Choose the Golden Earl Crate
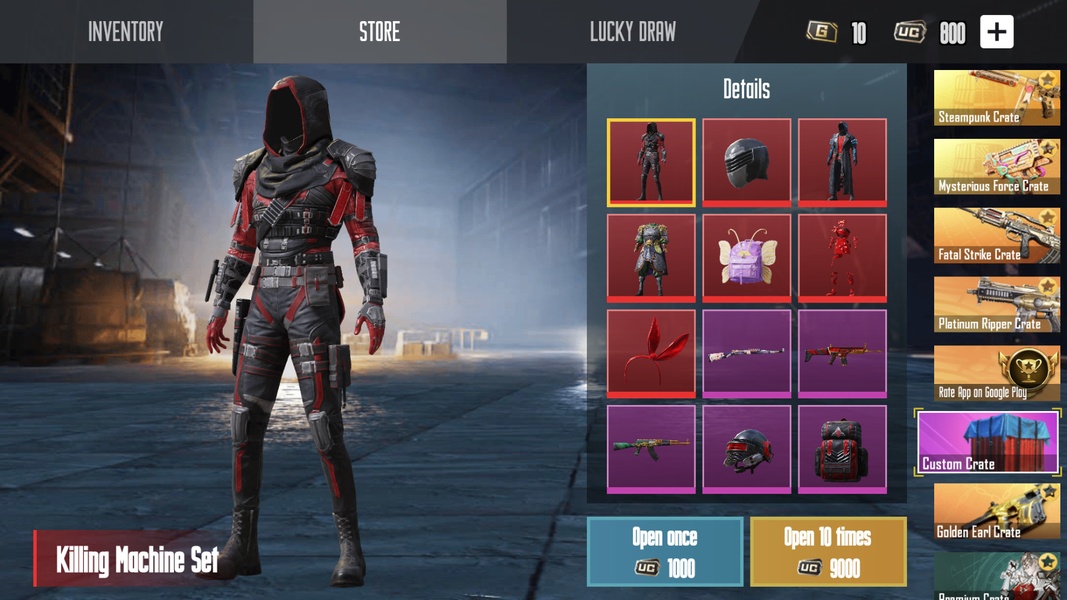 pyautogui.click(x=996, y=512)
